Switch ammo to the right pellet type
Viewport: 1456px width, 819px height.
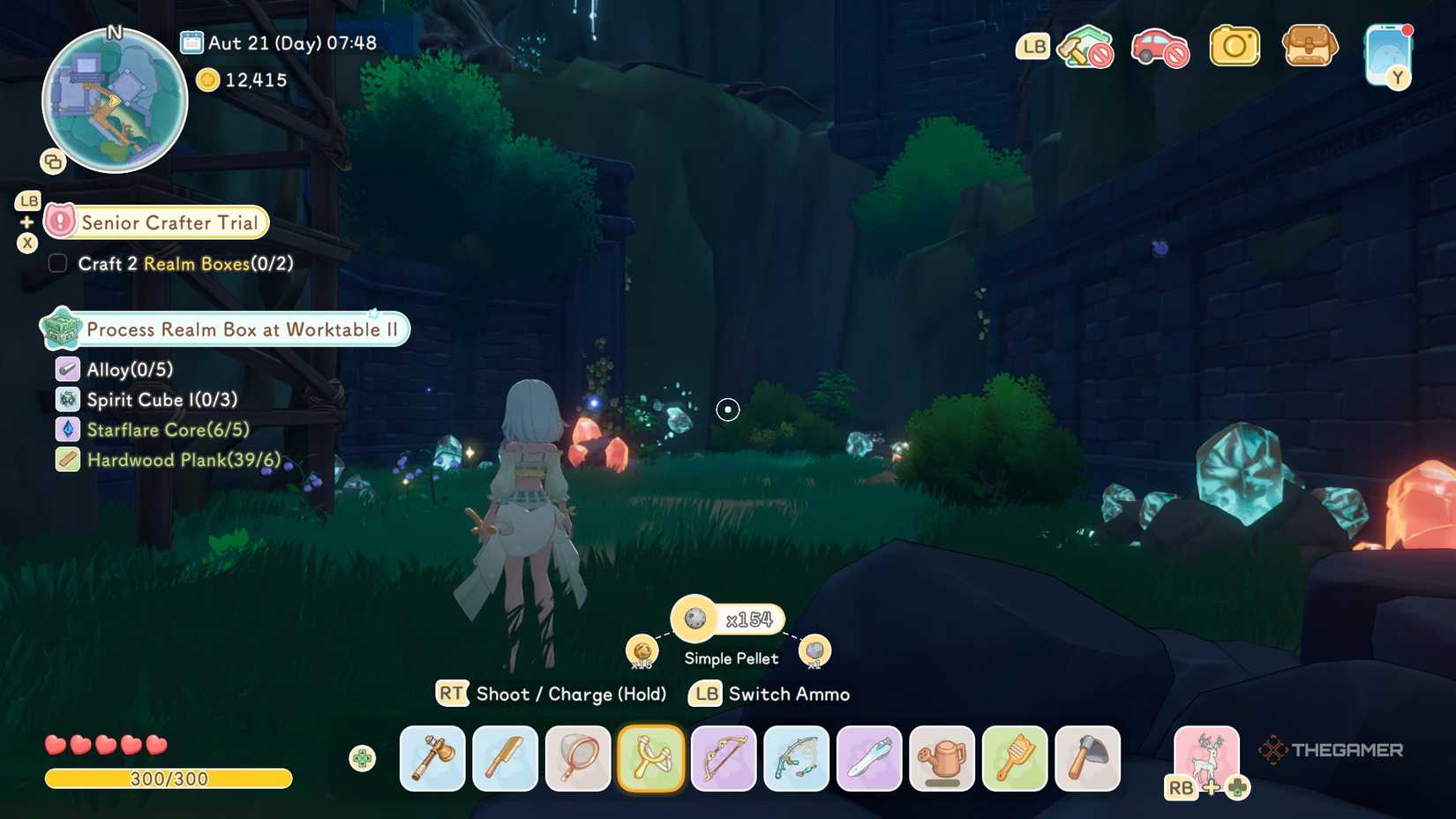pos(814,650)
